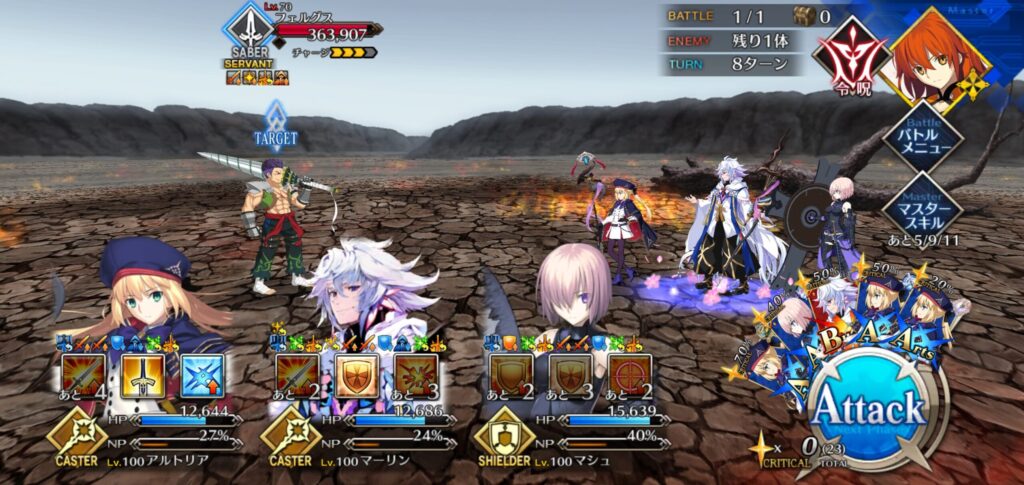Activate Artoria's glowing sword skill

(143, 376)
